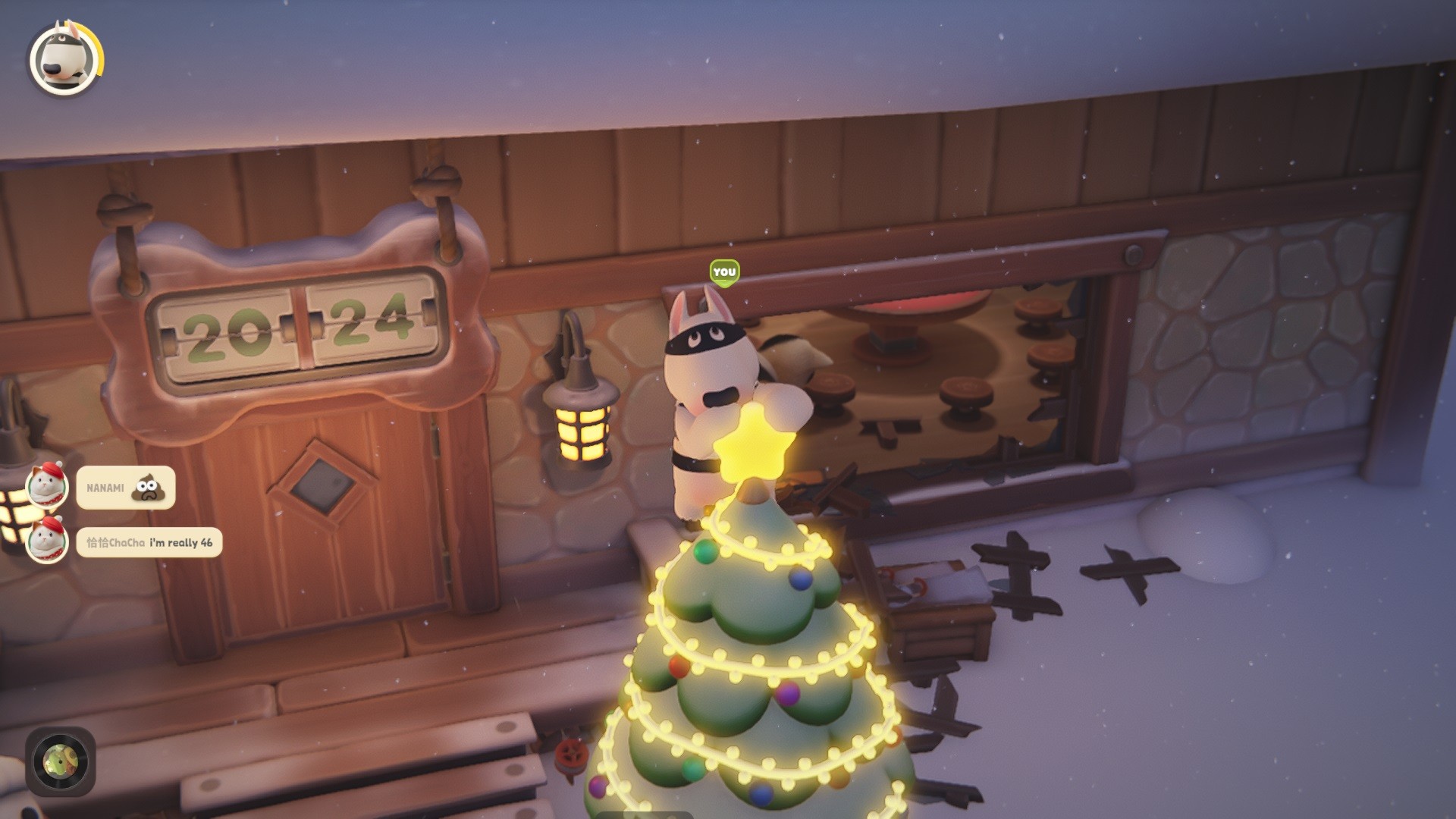1456x819 pixels.
Task: Click ChaCha's "i'm really 46" chat message
Action: point(149,542)
